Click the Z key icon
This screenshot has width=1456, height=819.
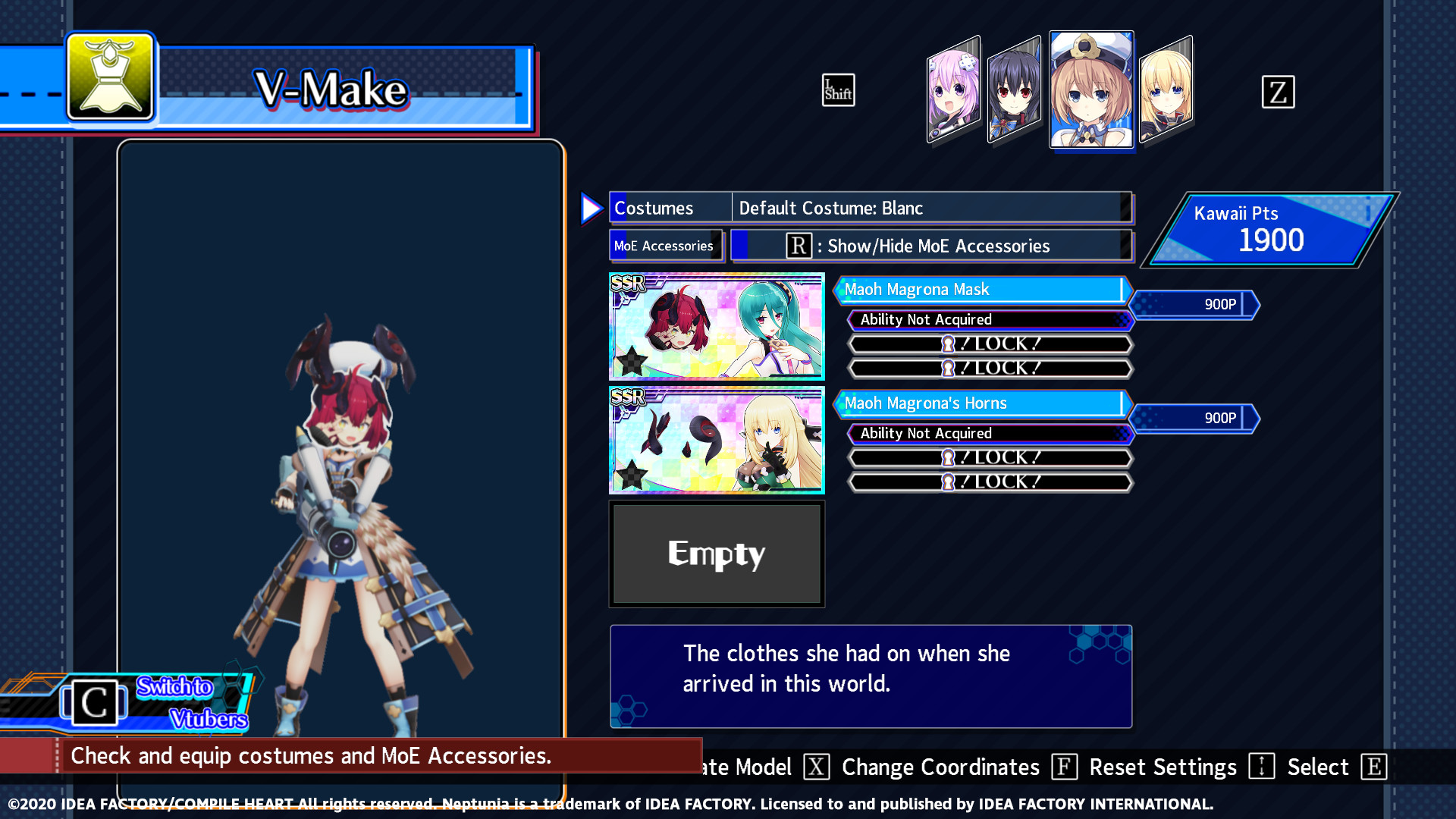(1279, 92)
